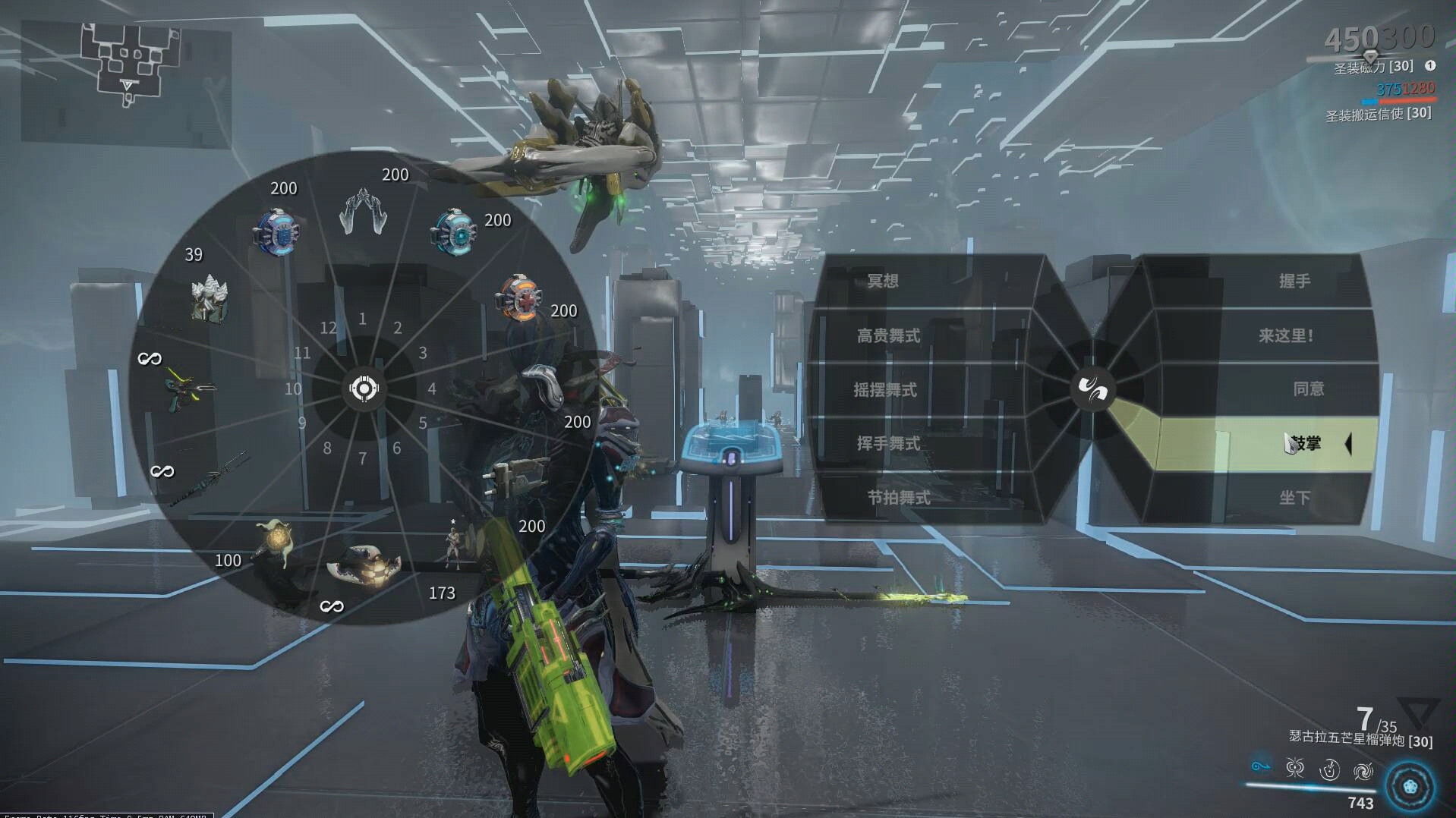Choose the 来这里! emote
Screen dimensions: 1456x818
point(1285,335)
